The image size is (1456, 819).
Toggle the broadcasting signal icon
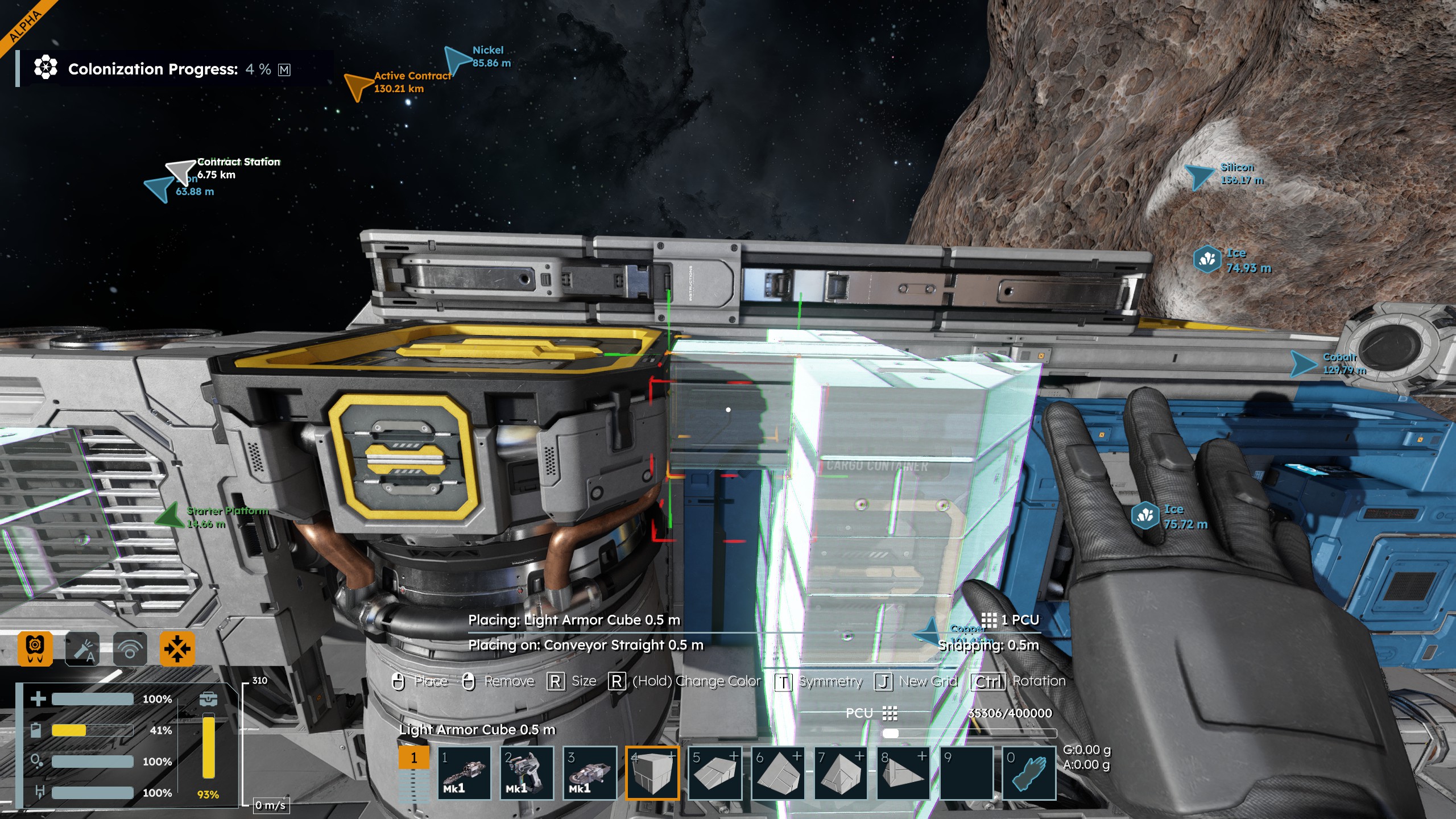pyautogui.click(x=130, y=648)
